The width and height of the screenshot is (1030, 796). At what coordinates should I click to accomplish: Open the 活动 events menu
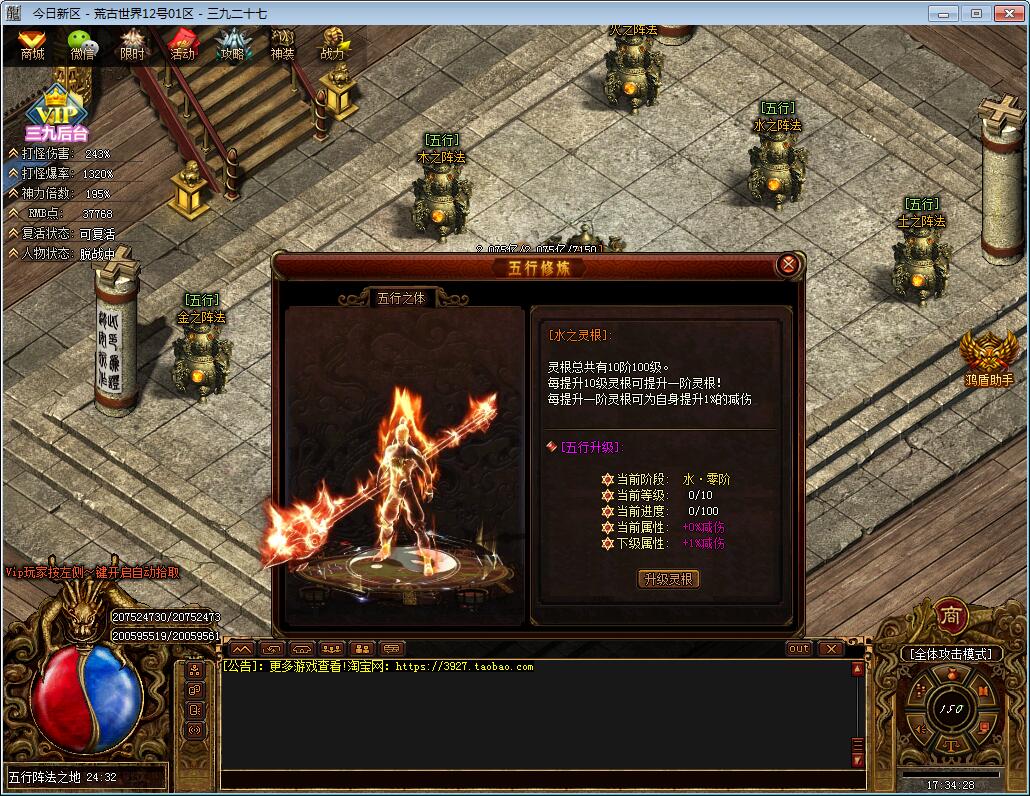tap(182, 44)
